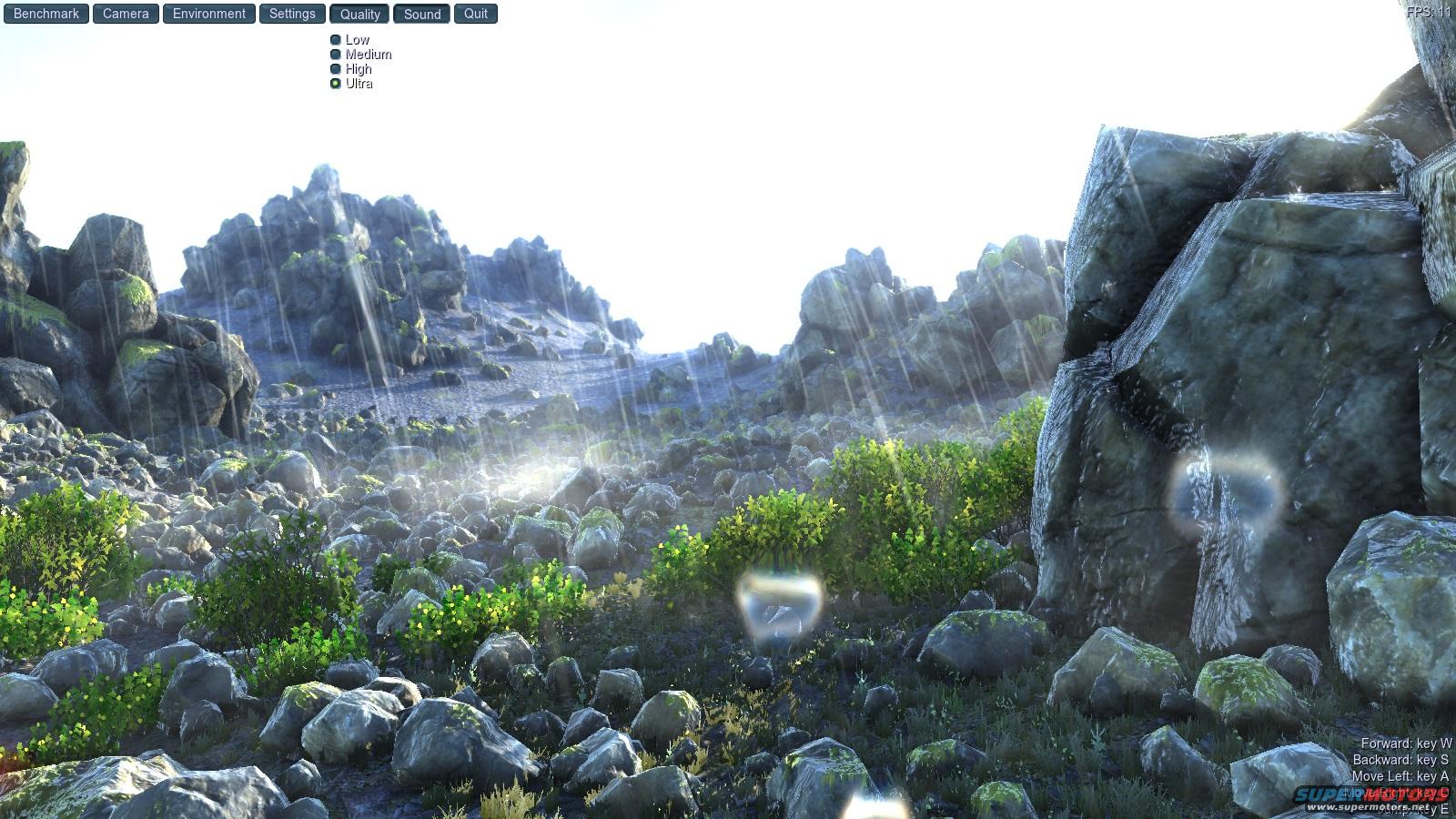The width and height of the screenshot is (1456, 819).
Task: Open the Benchmark menu
Action: click(45, 14)
